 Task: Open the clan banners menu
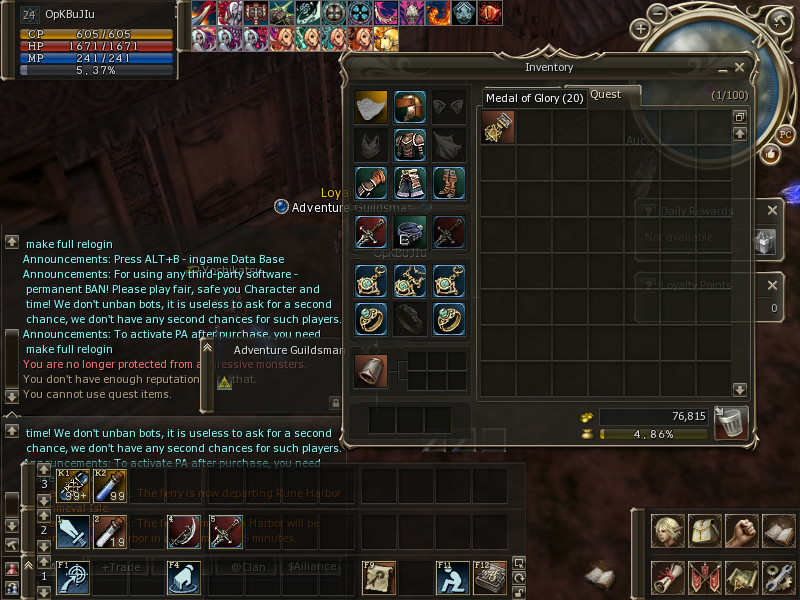(x=705, y=577)
